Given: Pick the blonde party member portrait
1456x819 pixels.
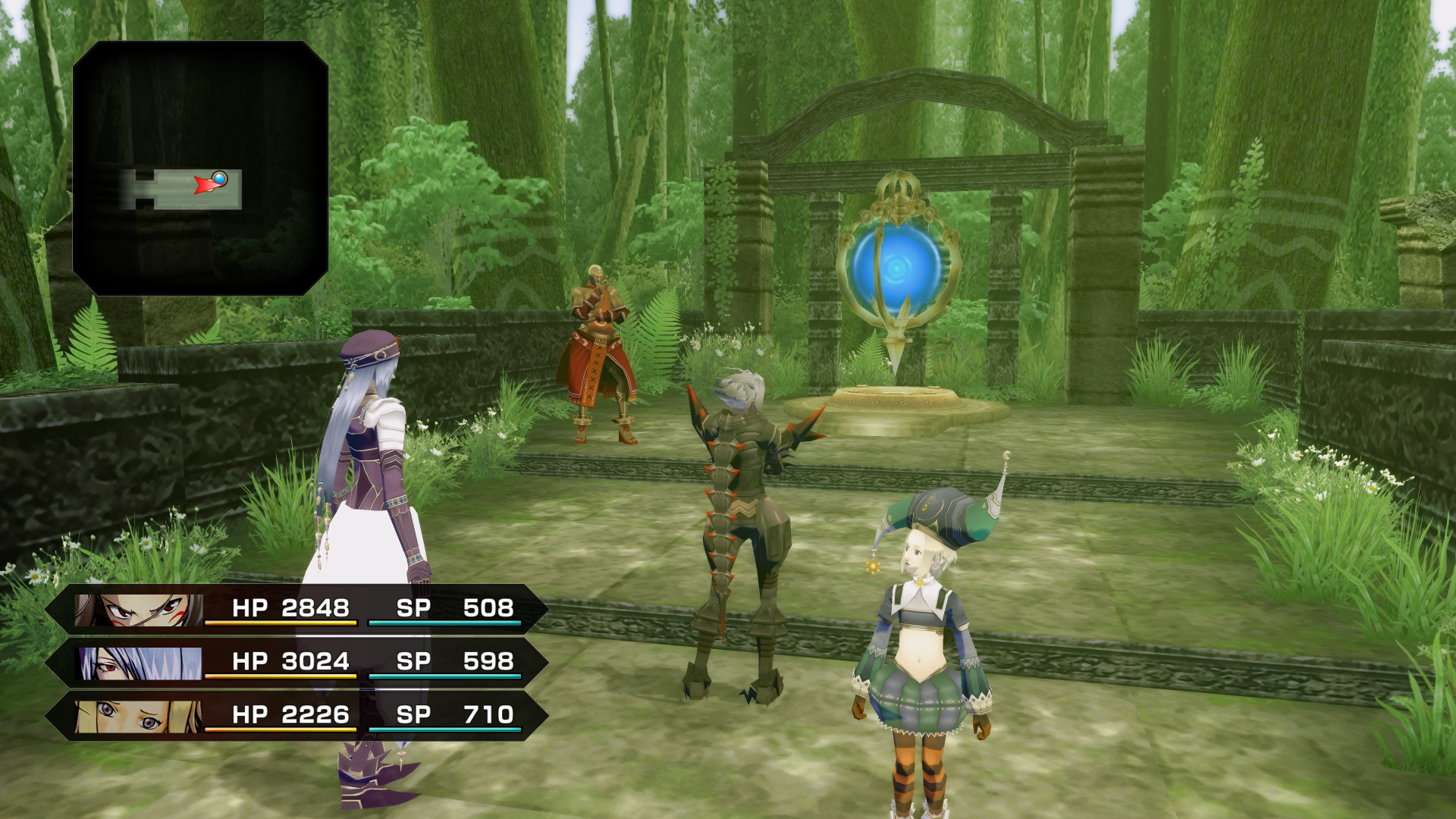Looking at the screenshot, I should point(139,717).
